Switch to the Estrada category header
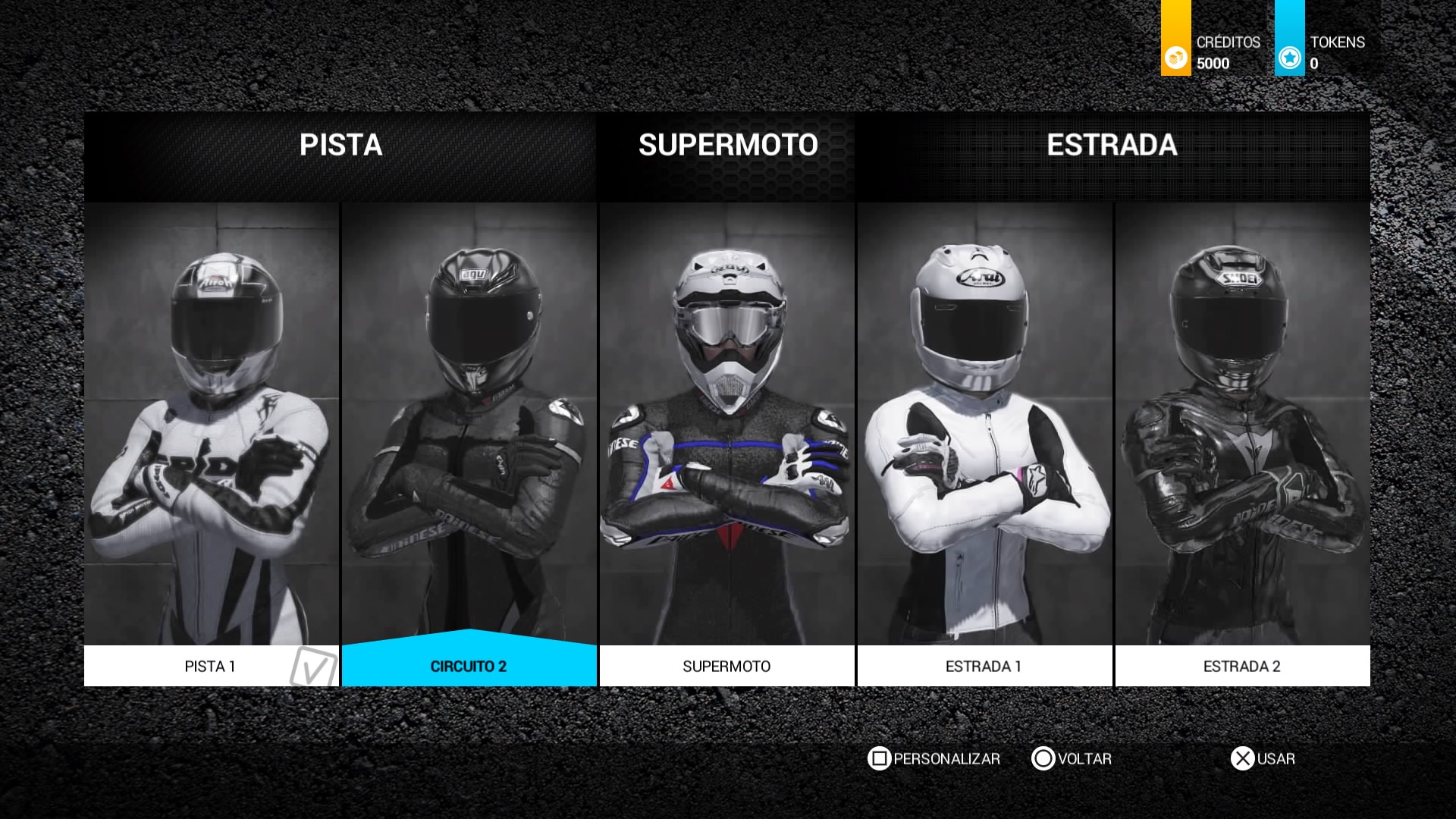1456x819 pixels. [1112, 146]
